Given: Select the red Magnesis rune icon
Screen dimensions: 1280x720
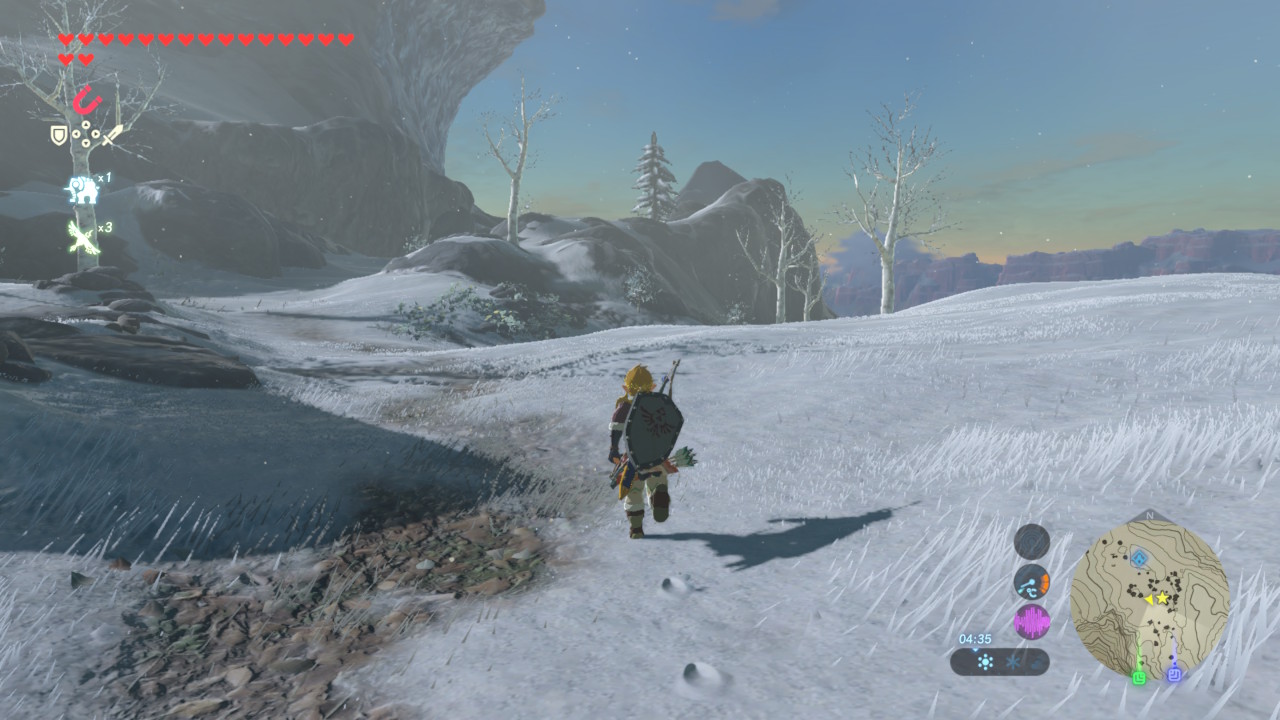Looking at the screenshot, I should tap(87, 101).
